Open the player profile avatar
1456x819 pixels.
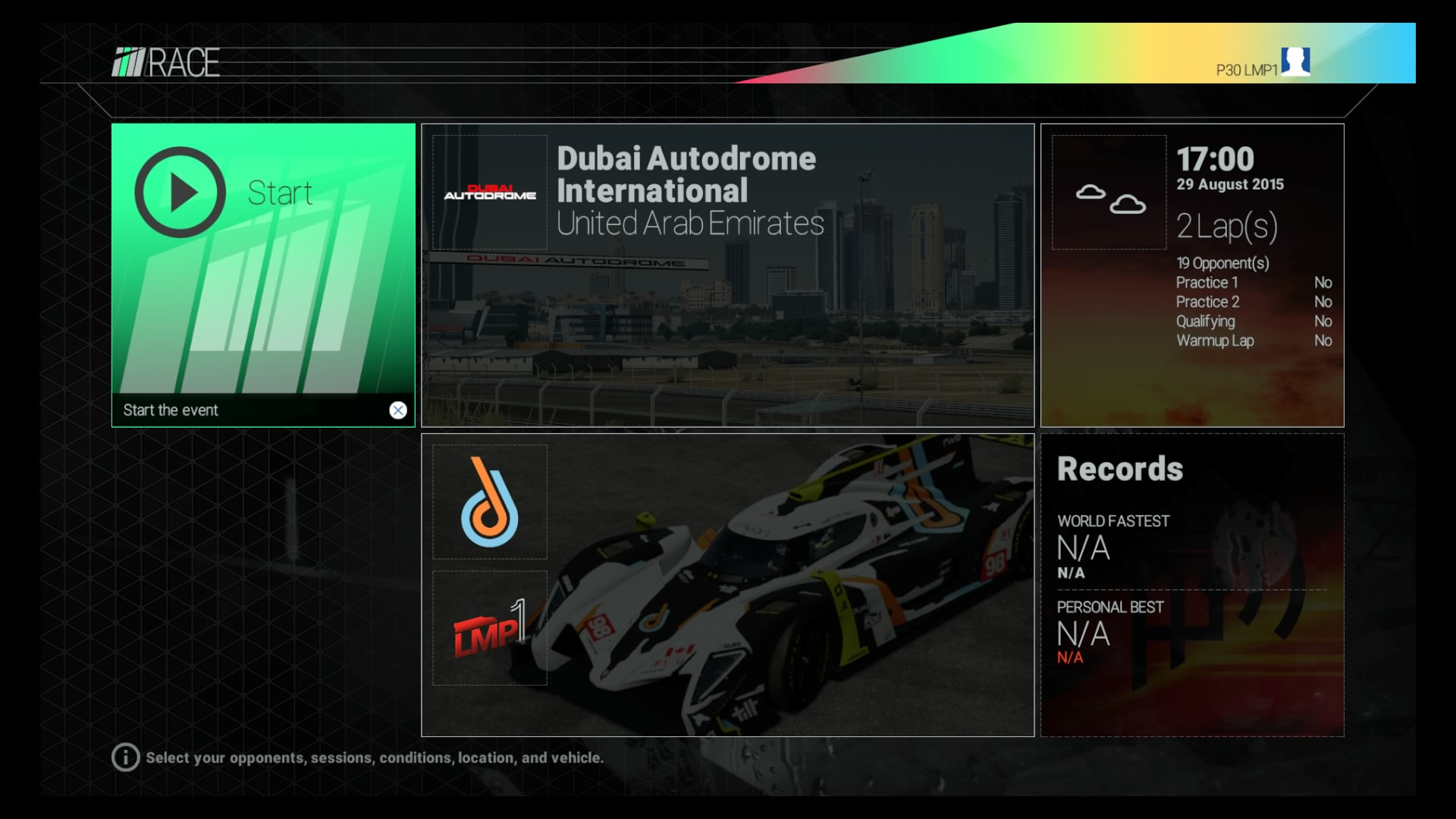point(1295,61)
